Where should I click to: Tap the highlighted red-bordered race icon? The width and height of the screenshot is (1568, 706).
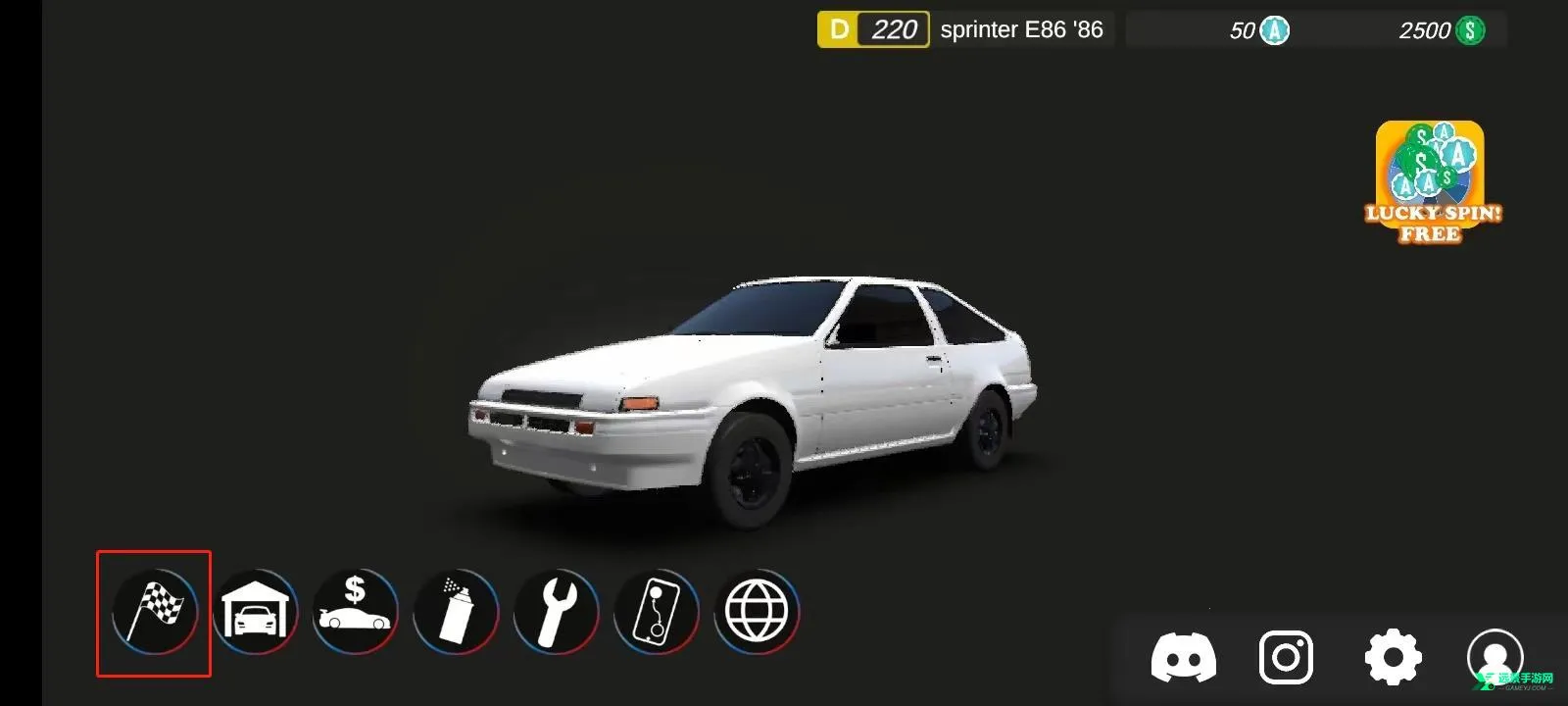click(154, 612)
